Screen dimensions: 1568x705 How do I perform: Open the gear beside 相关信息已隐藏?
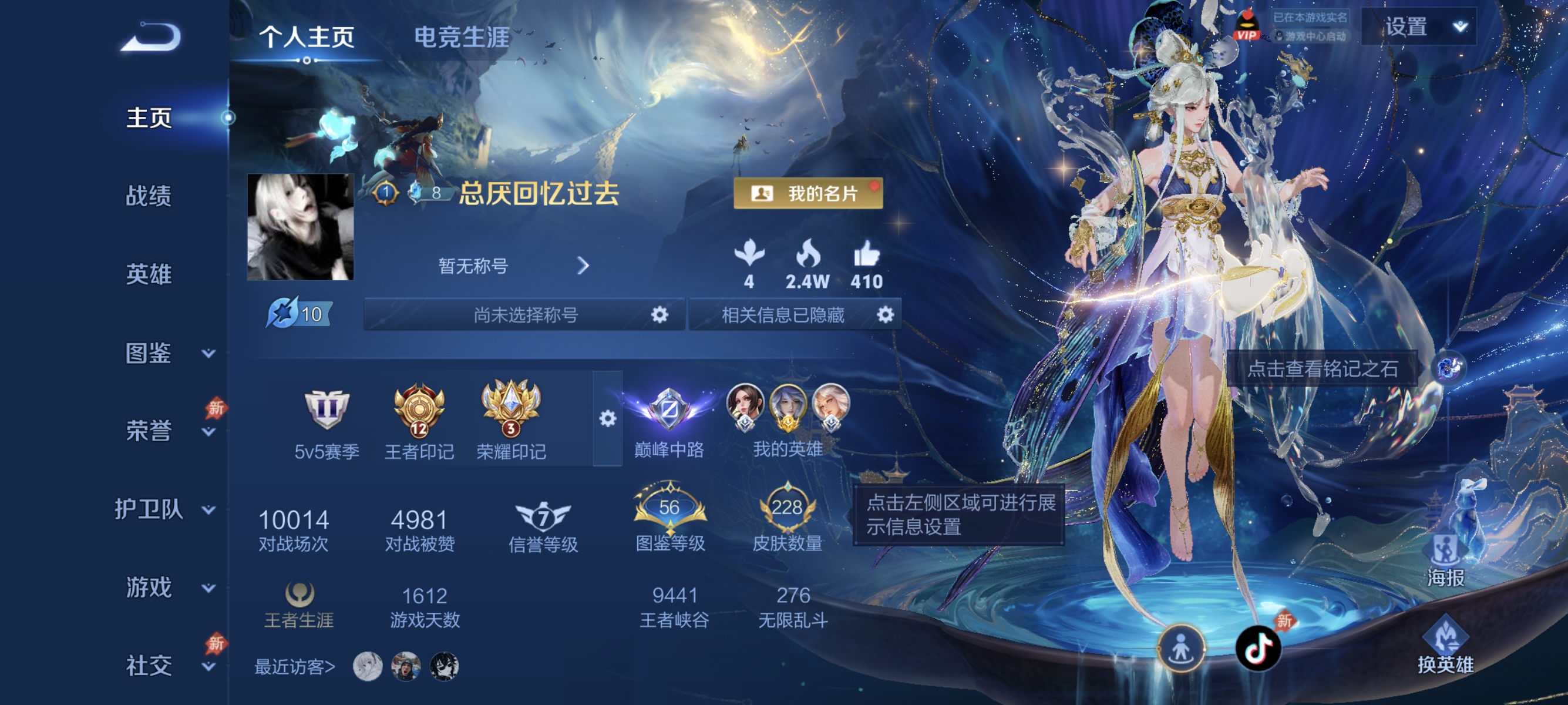point(886,315)
